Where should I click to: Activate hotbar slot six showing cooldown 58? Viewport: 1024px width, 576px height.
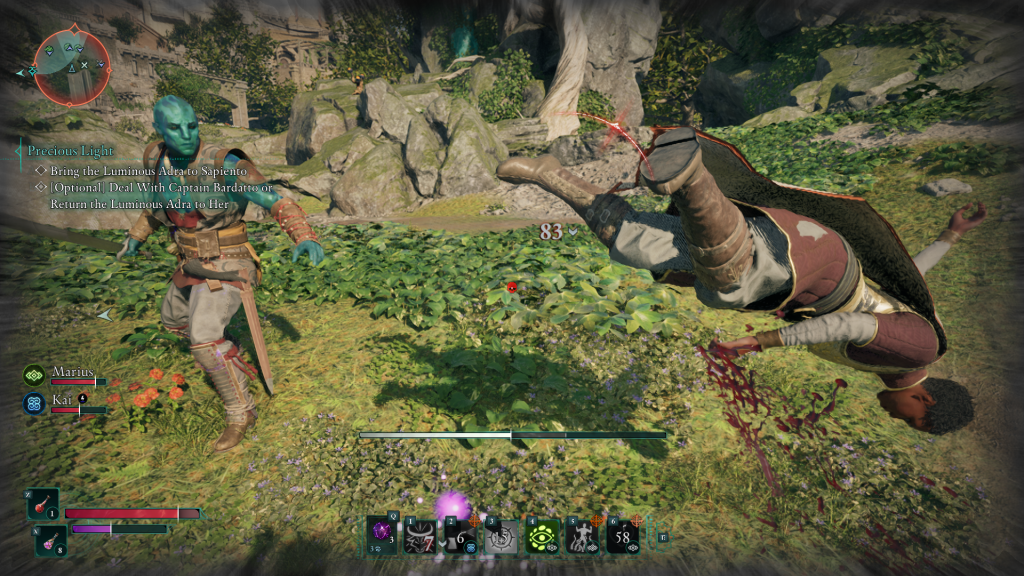tap(623, 535)
